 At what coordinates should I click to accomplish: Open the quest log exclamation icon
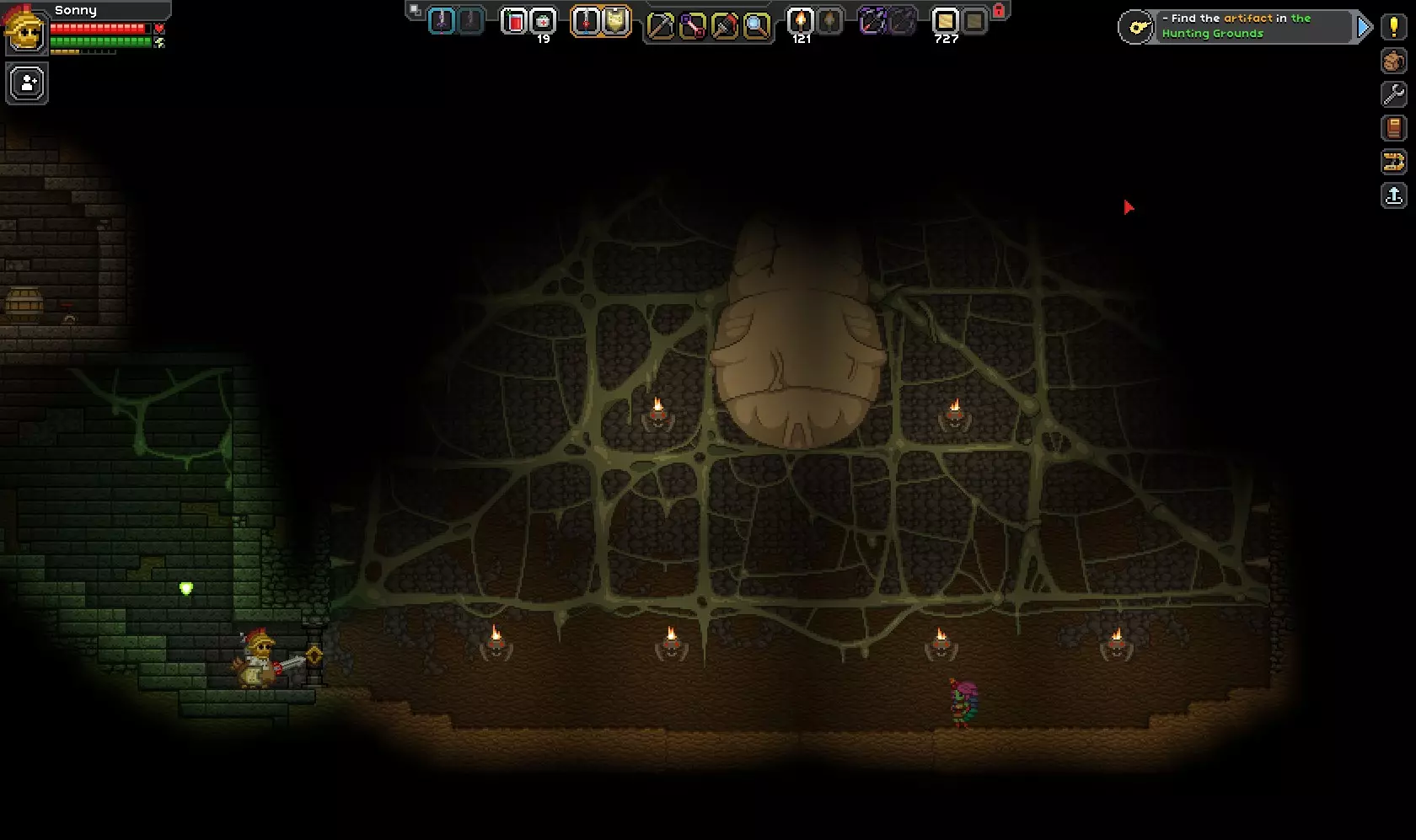[1393, 27]
